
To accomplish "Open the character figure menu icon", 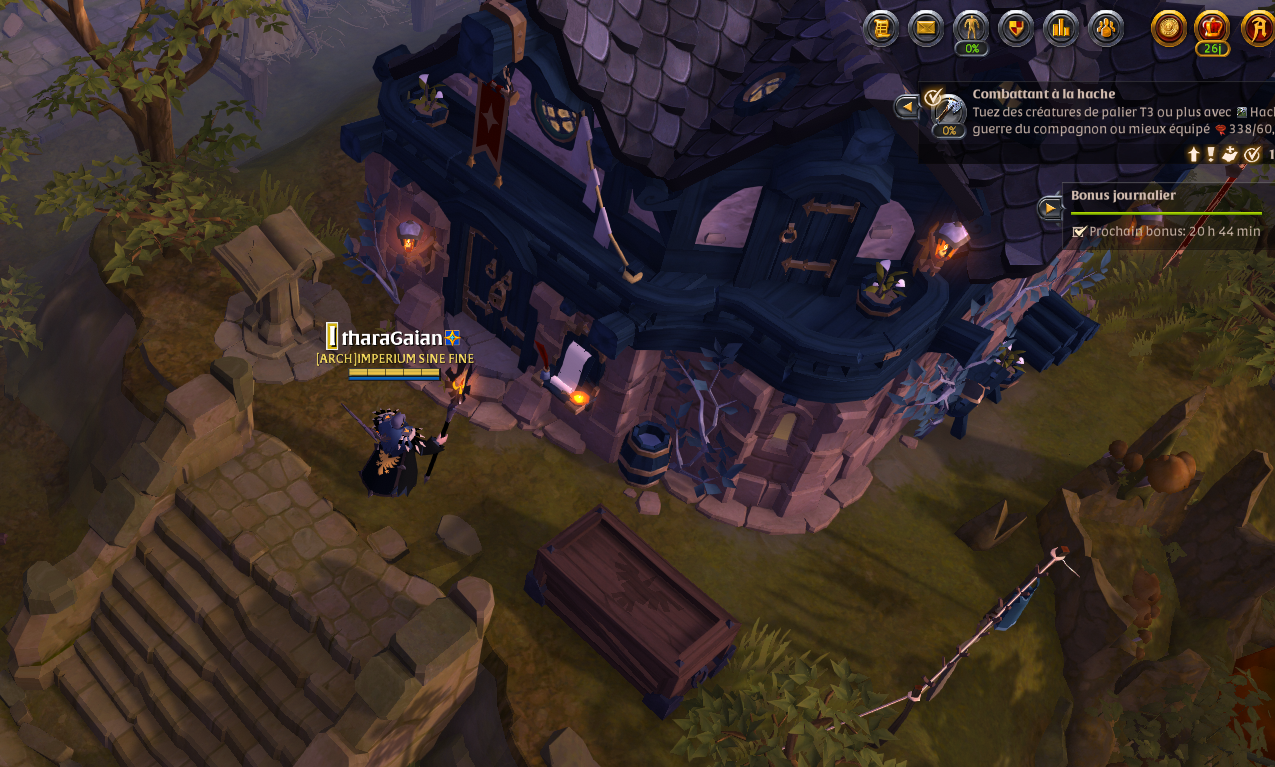I will (971, 28).
